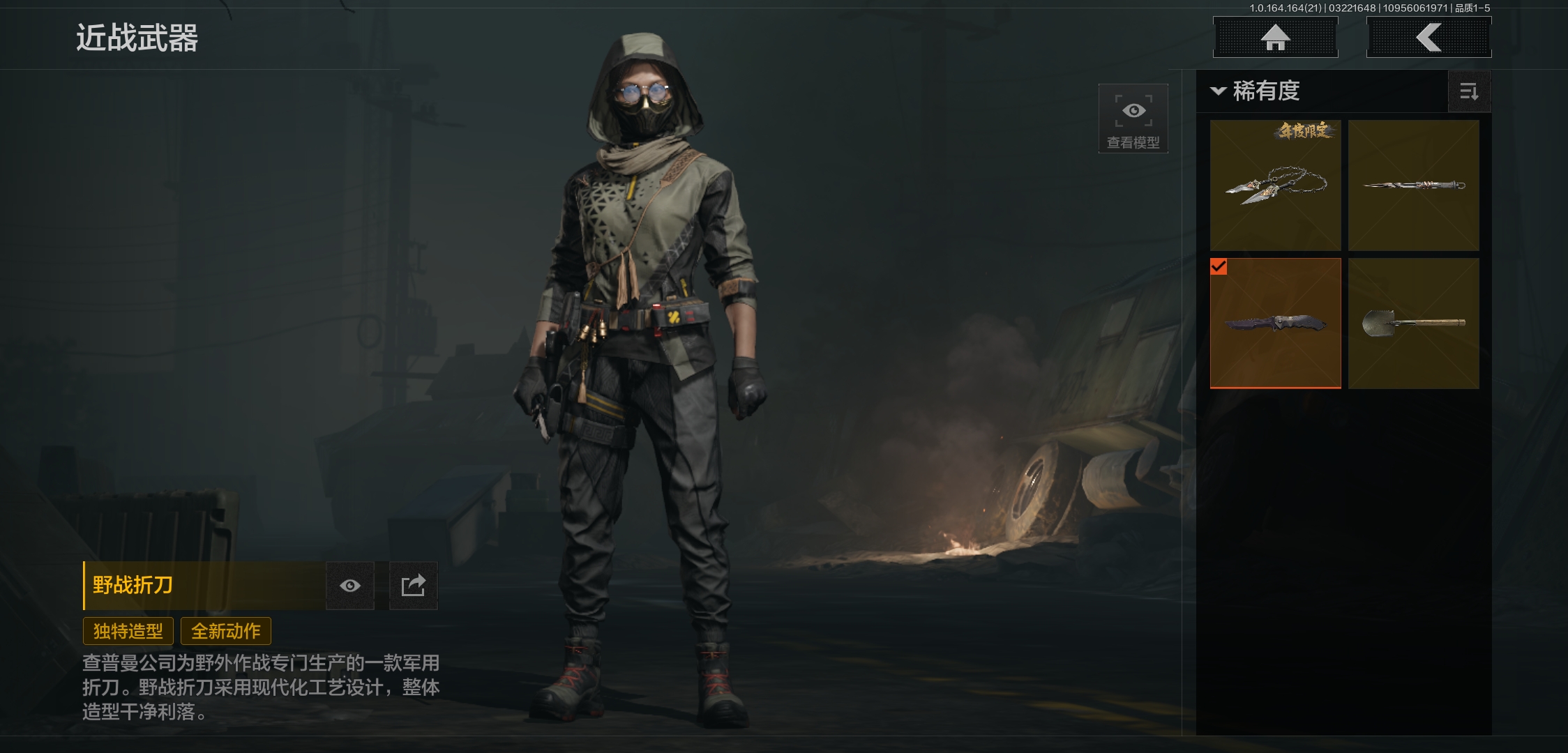Share the 野战折刀 weapon
Screen dimensions: 1568x753
click(x=413, y=586)
